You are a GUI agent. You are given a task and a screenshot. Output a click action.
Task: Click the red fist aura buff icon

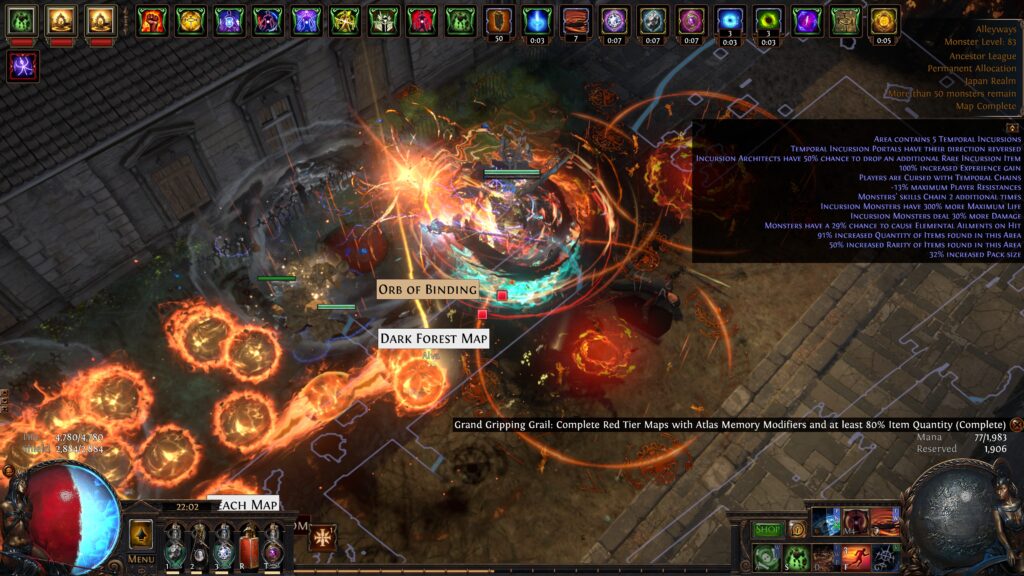coord(152,20)
